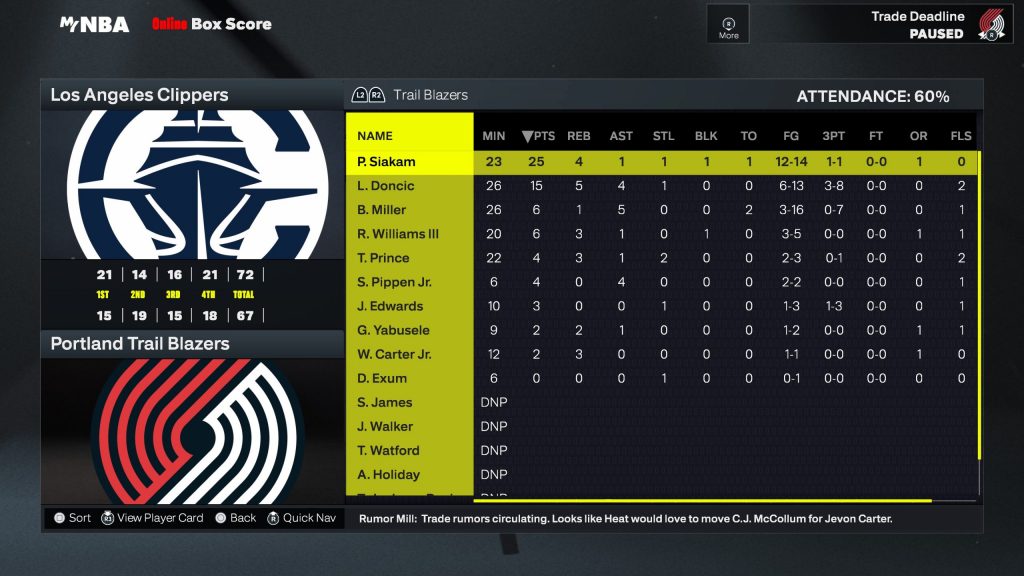This screenshot has height=576, width=1024.
Task: Sort by the MIN column header
Action: (494, 136)
